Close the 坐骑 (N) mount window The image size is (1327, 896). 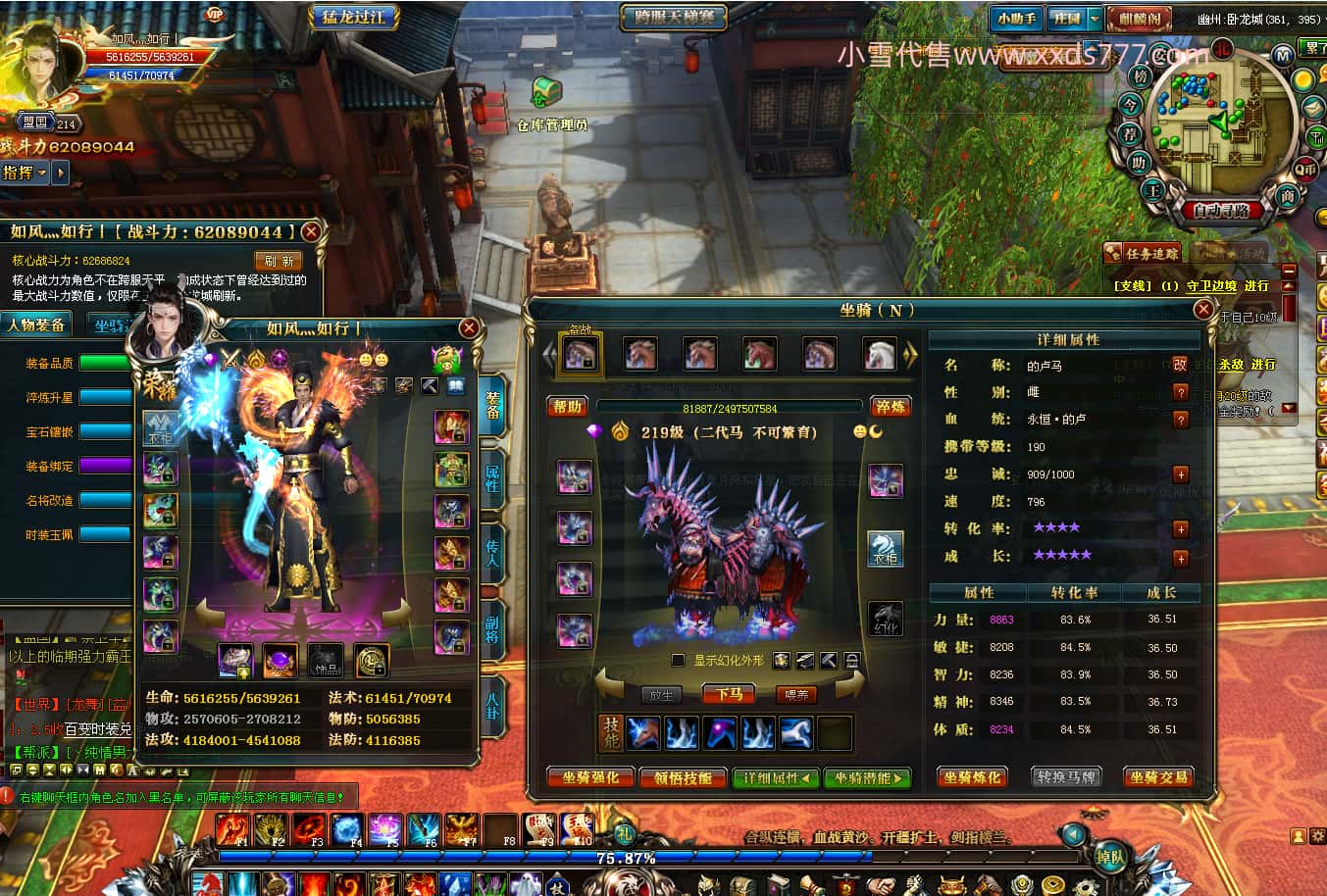pyautogui.click(x=1203, y=310)
